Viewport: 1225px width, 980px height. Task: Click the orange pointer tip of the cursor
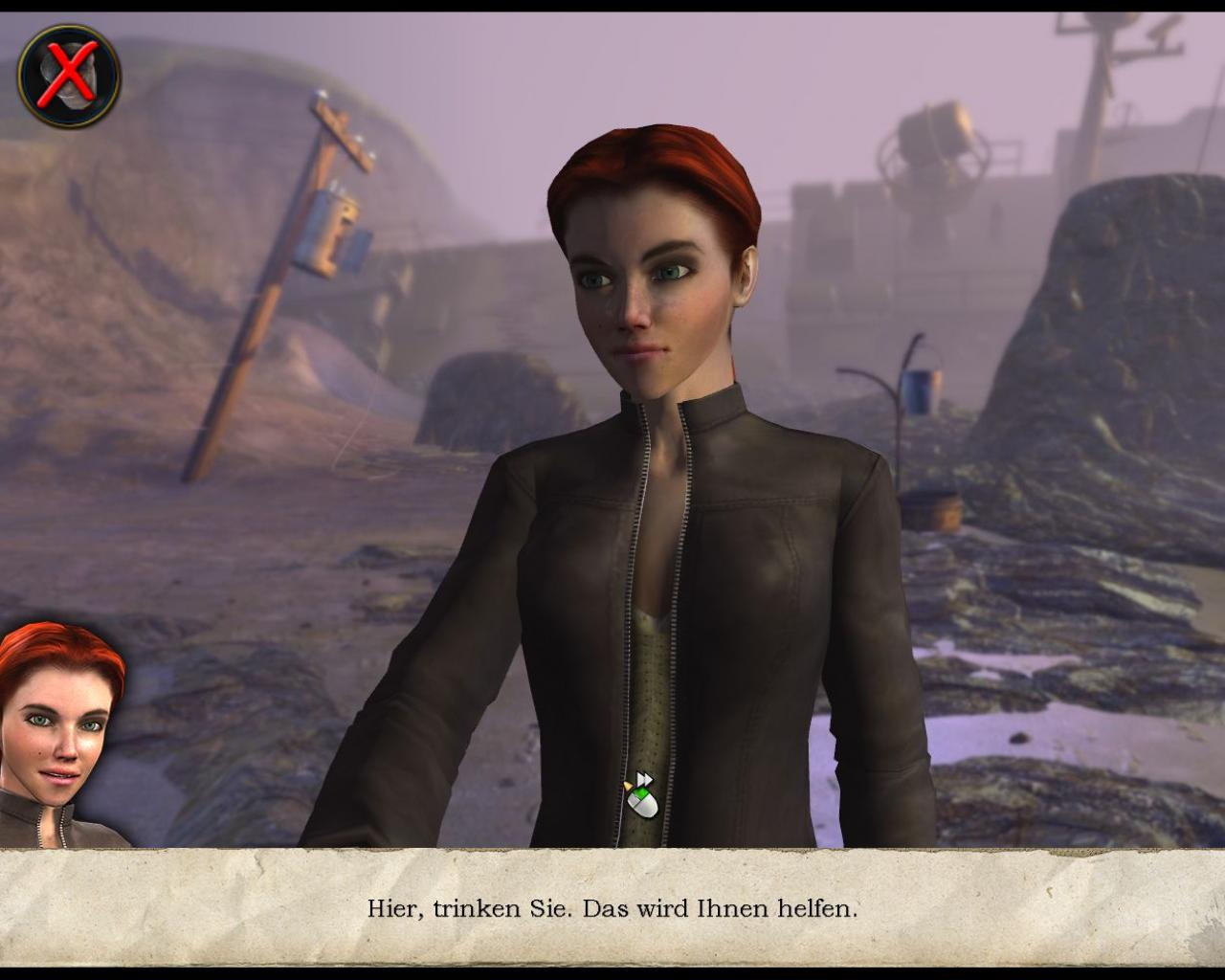(627, 786)
